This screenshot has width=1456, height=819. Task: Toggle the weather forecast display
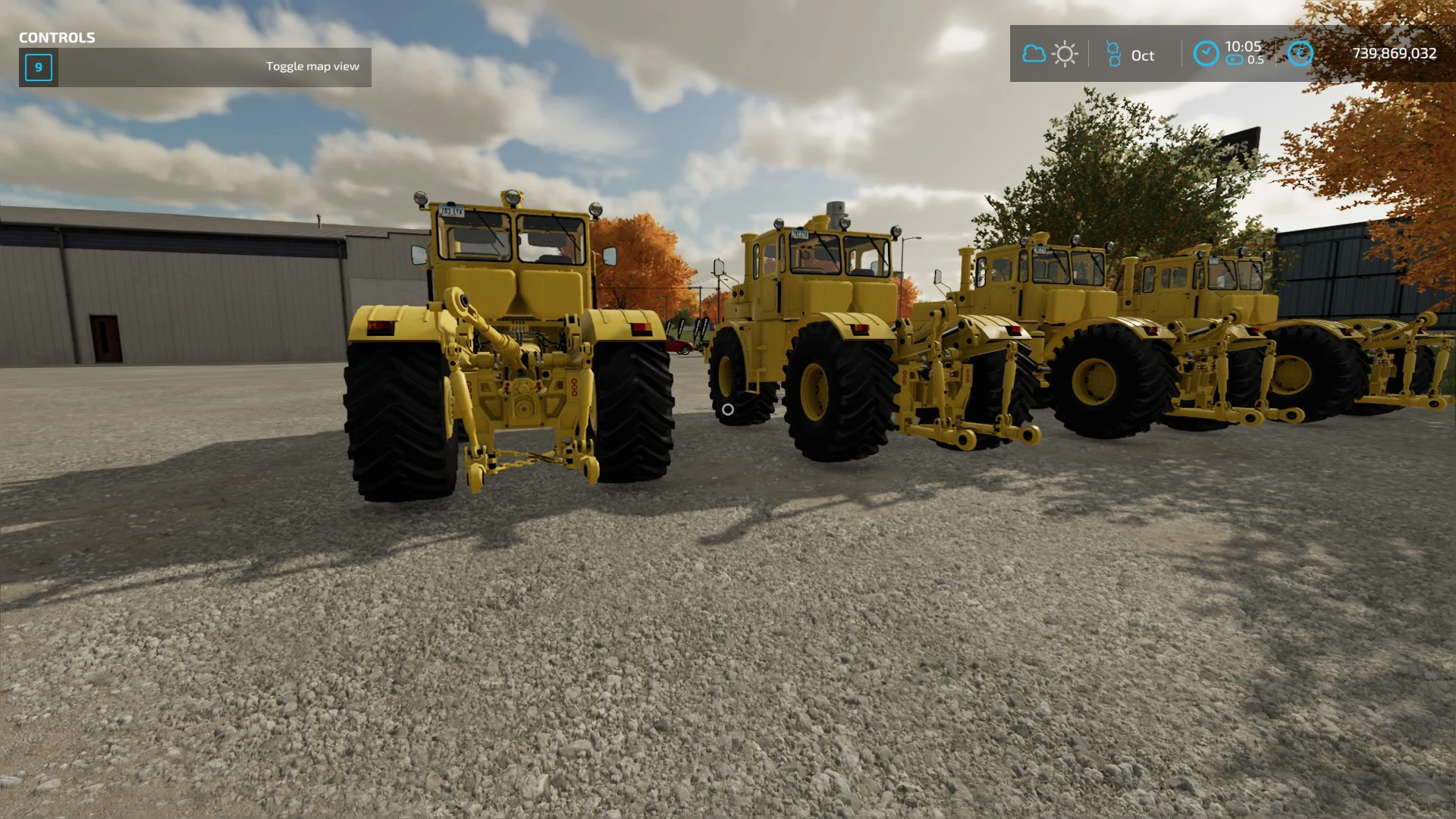(x=1050, y=53)
